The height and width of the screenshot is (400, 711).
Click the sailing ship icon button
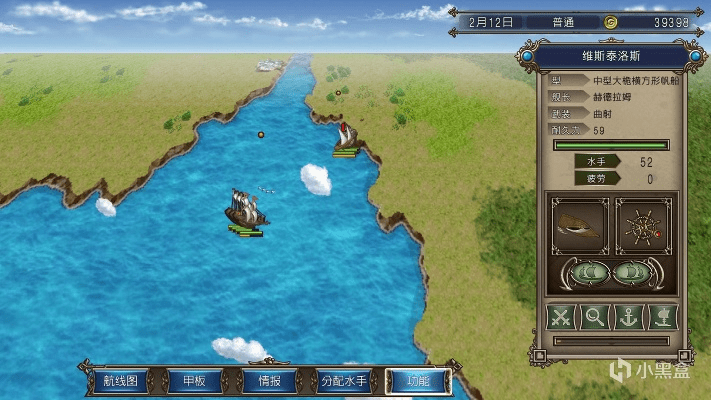[661, 317]
